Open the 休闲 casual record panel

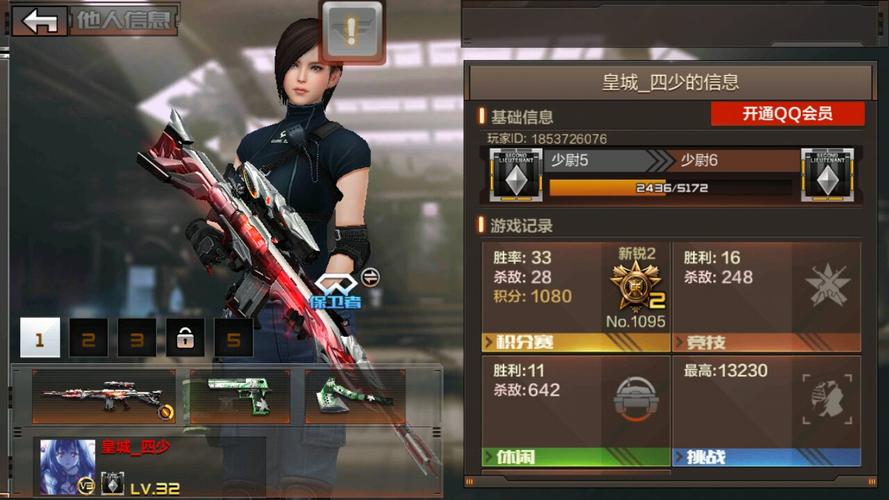576,411
